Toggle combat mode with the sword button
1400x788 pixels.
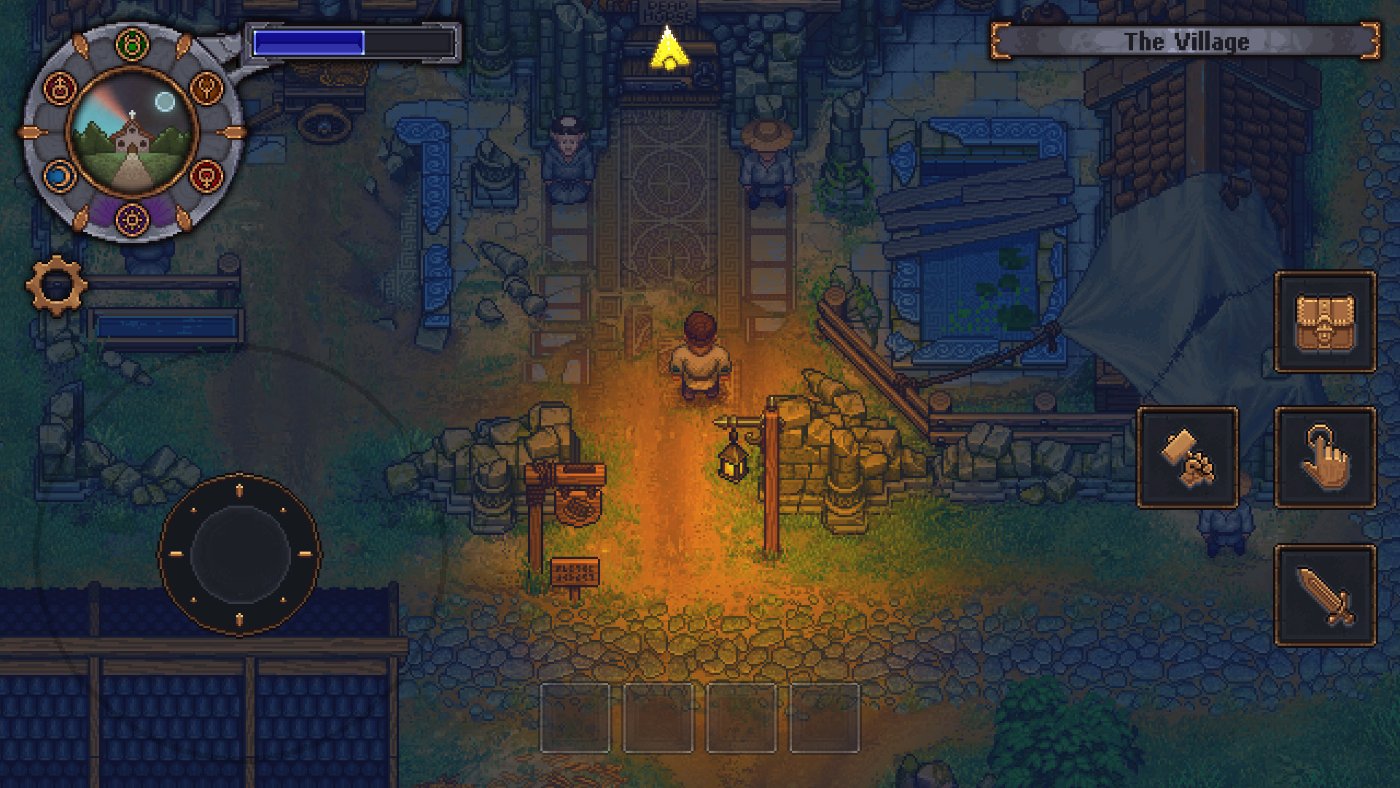click(x=1324, y=594)
